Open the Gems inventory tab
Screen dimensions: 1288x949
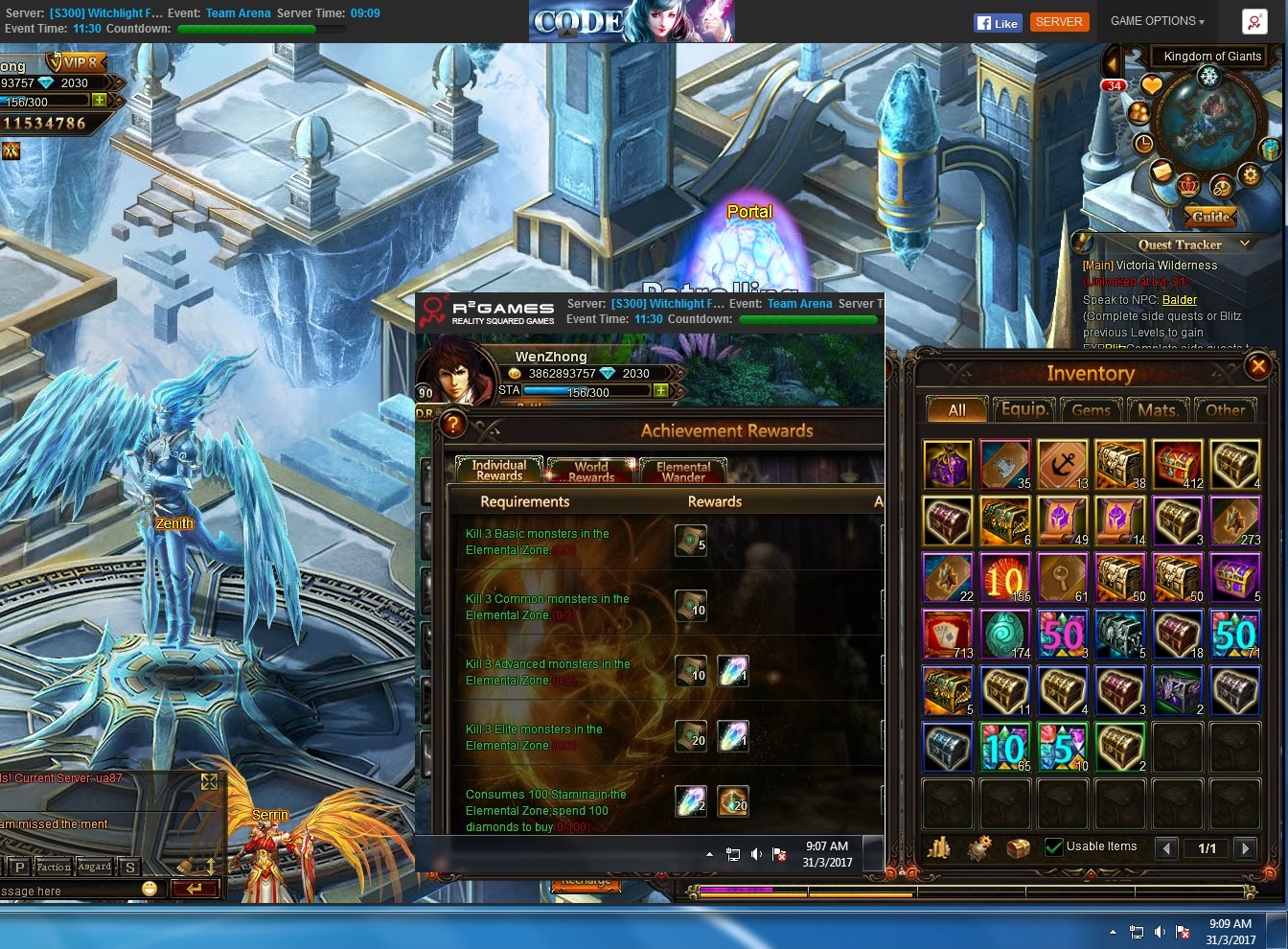(x=1091, y=409)
